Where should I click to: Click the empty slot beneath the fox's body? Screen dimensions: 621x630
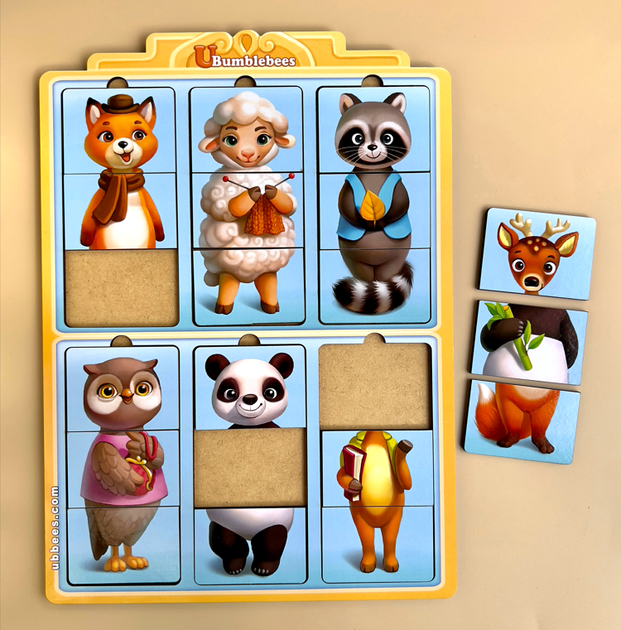coord(120,287)
